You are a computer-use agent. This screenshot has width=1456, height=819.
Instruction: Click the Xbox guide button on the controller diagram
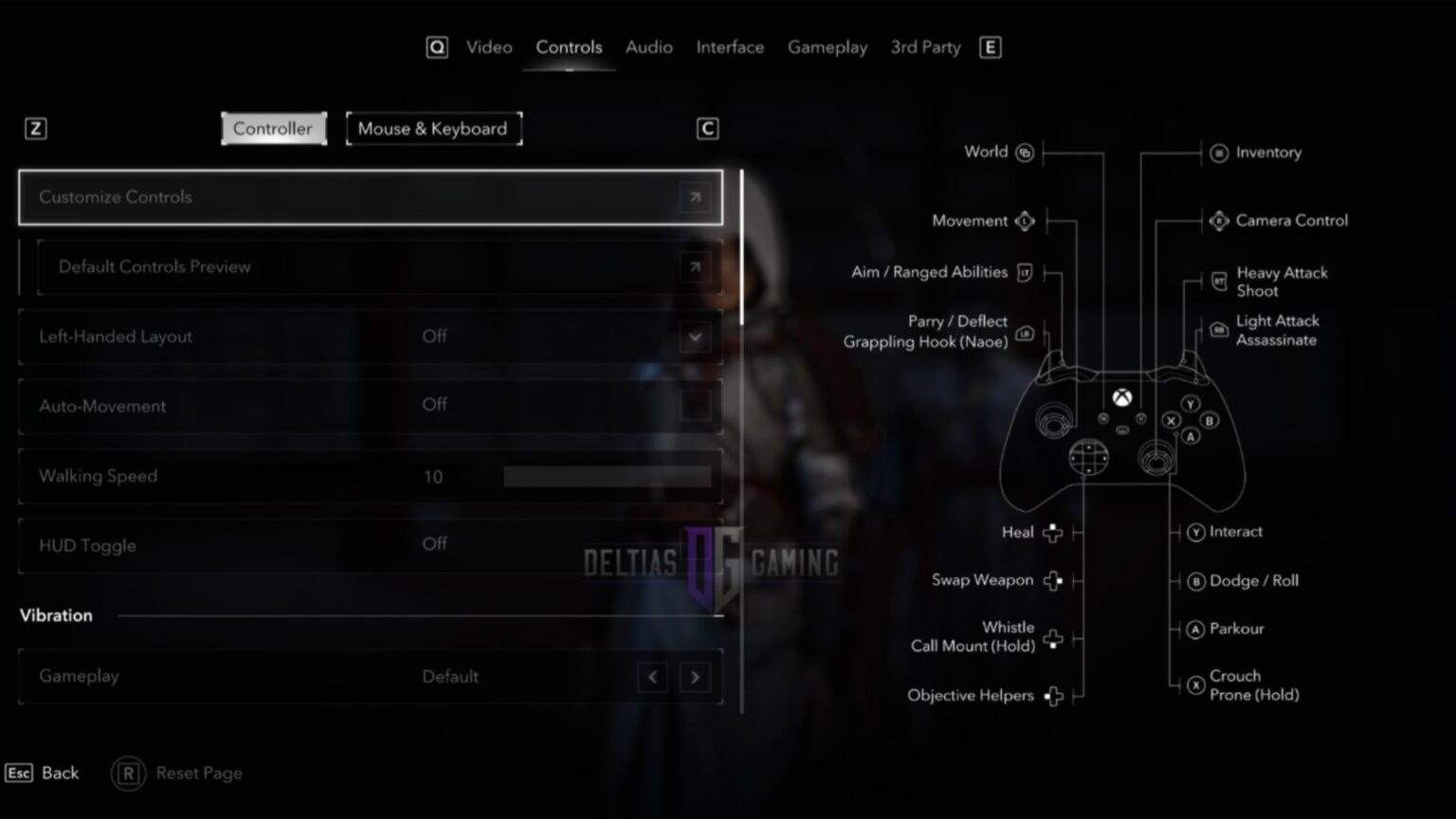(x=1123, y=398)
